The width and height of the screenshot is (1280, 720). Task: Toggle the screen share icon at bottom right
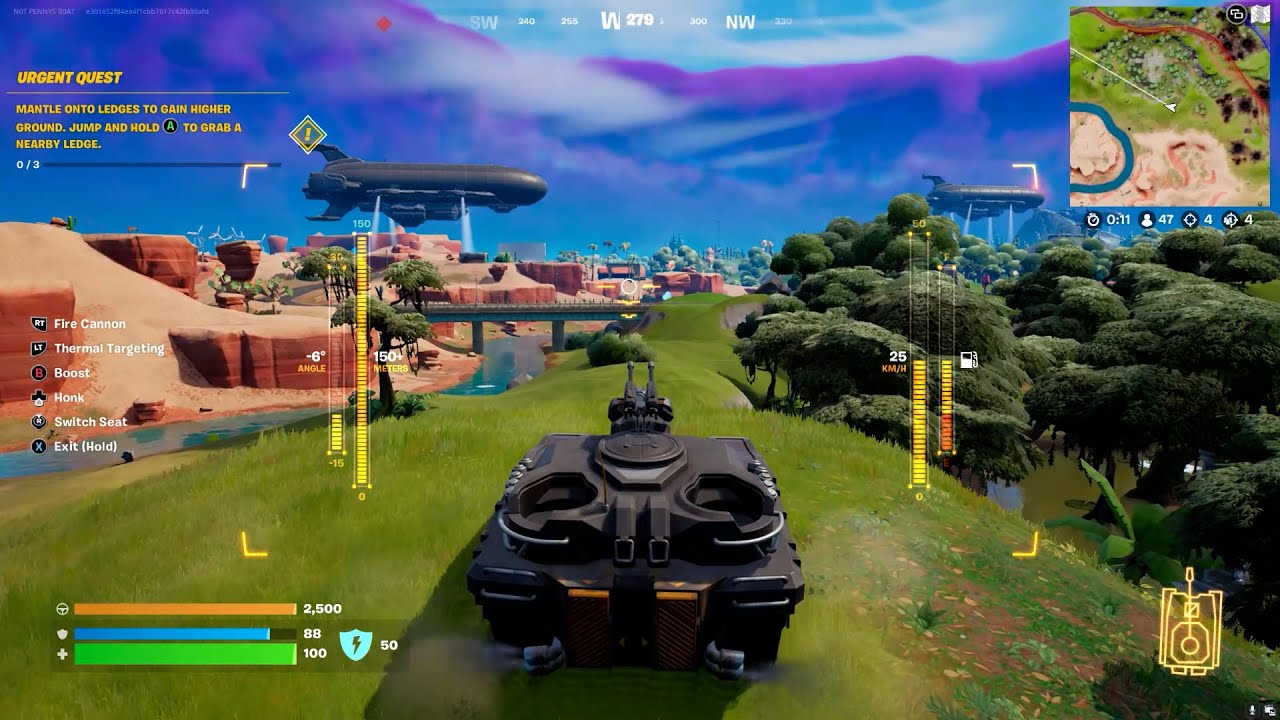tap(1270, 709)
